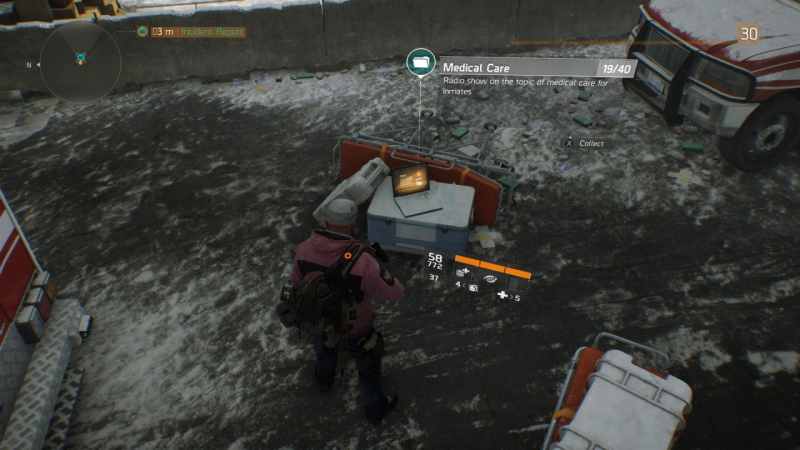
Task: Select the grenade count icon
Action: click(473, 287)
